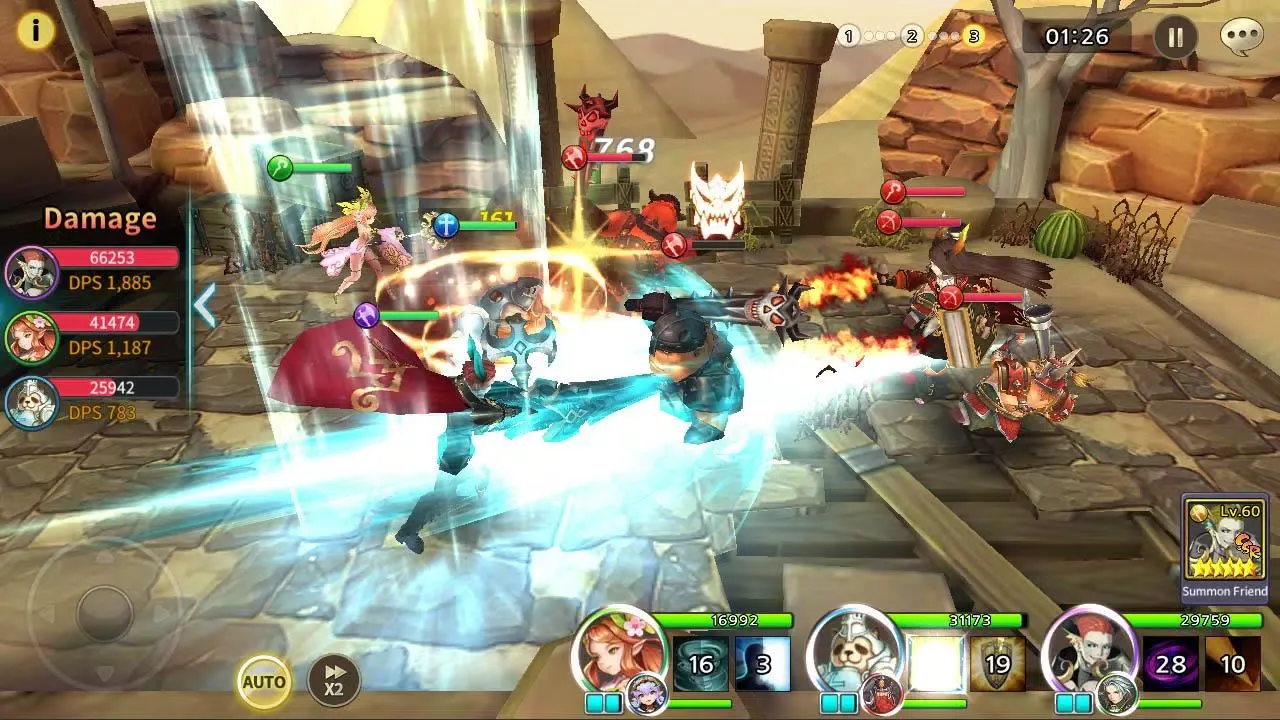1280x720 pixels.
Task: Open the chat bubble in the top-right
Action: pyautogui.click(x=1243, y=37)
